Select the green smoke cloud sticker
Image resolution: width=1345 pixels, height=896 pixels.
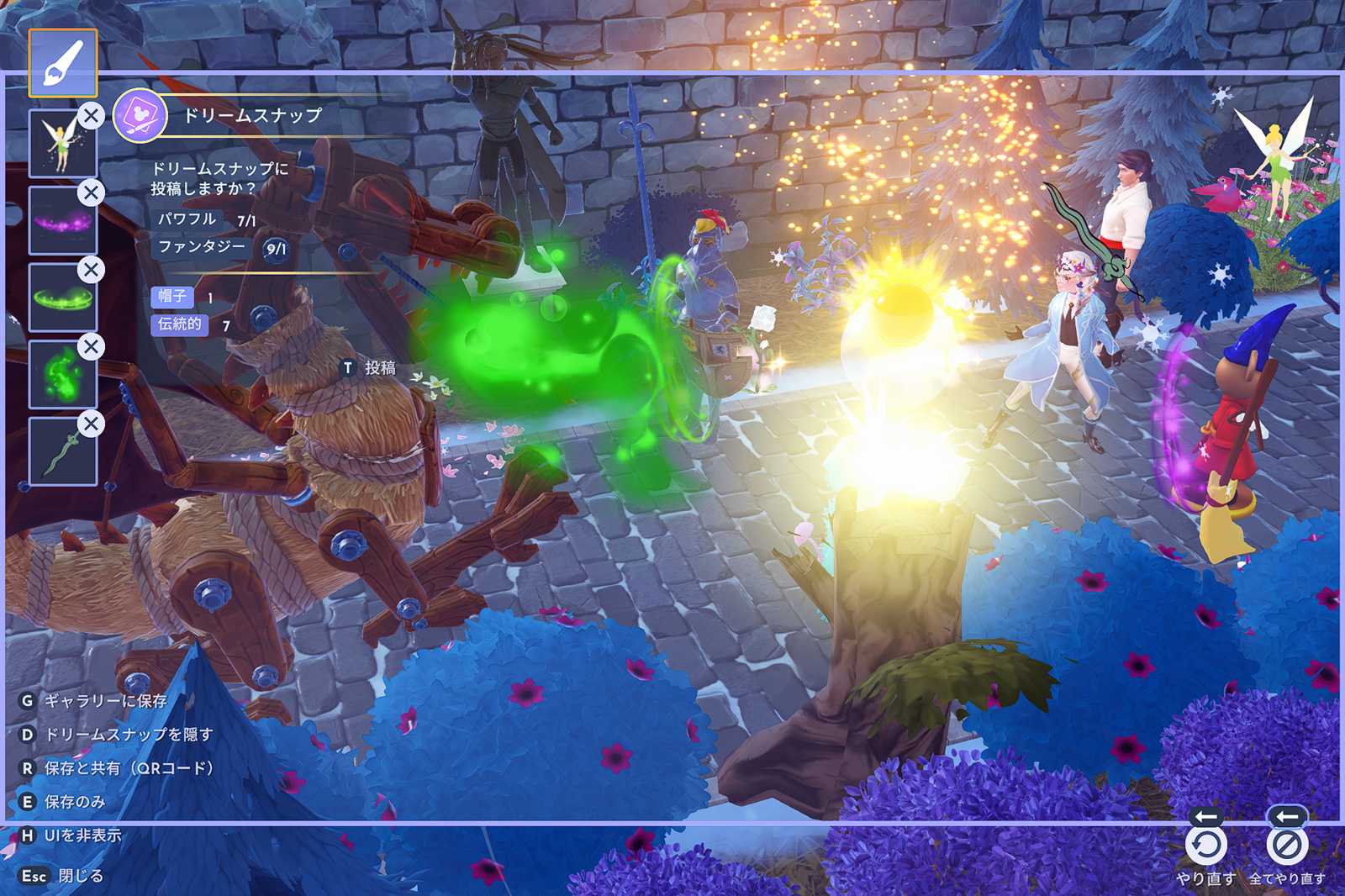[62, 376]
